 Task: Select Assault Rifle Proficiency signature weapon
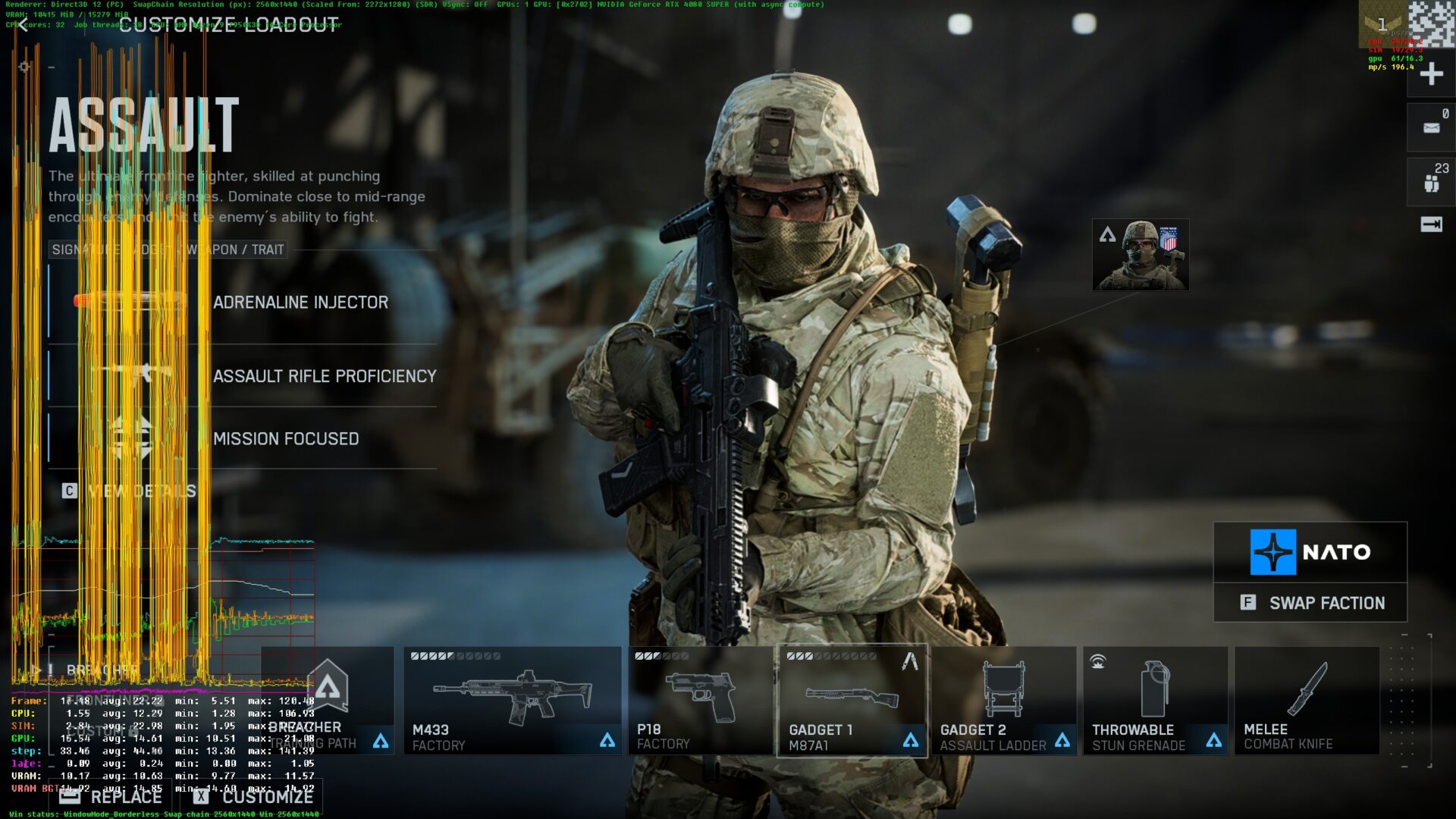pyautogui.click(x=324, y=376)
